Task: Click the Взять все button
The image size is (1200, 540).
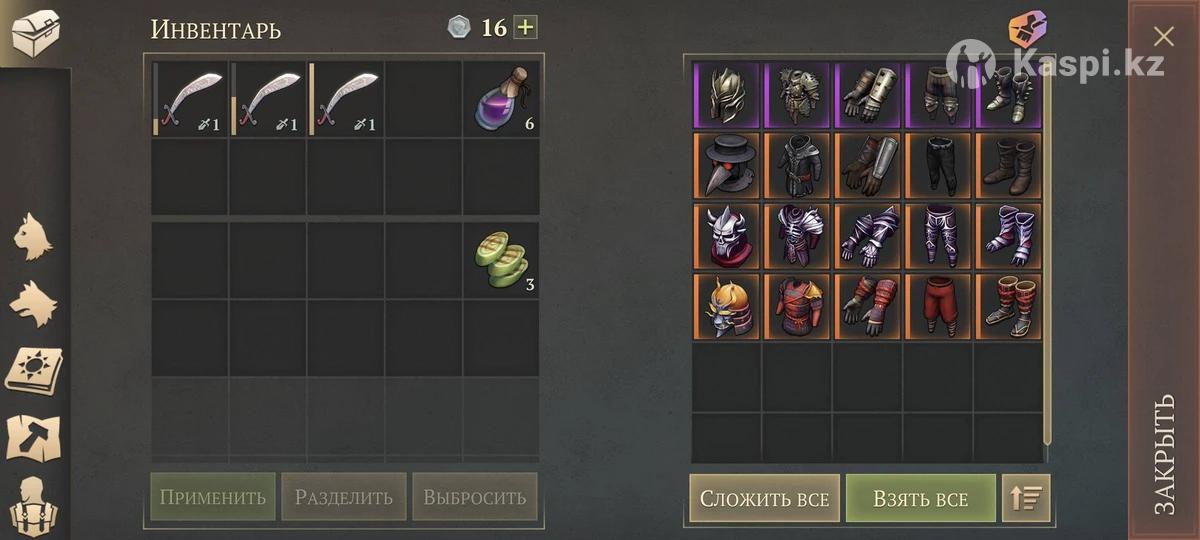Action: [x=920, y=498]
